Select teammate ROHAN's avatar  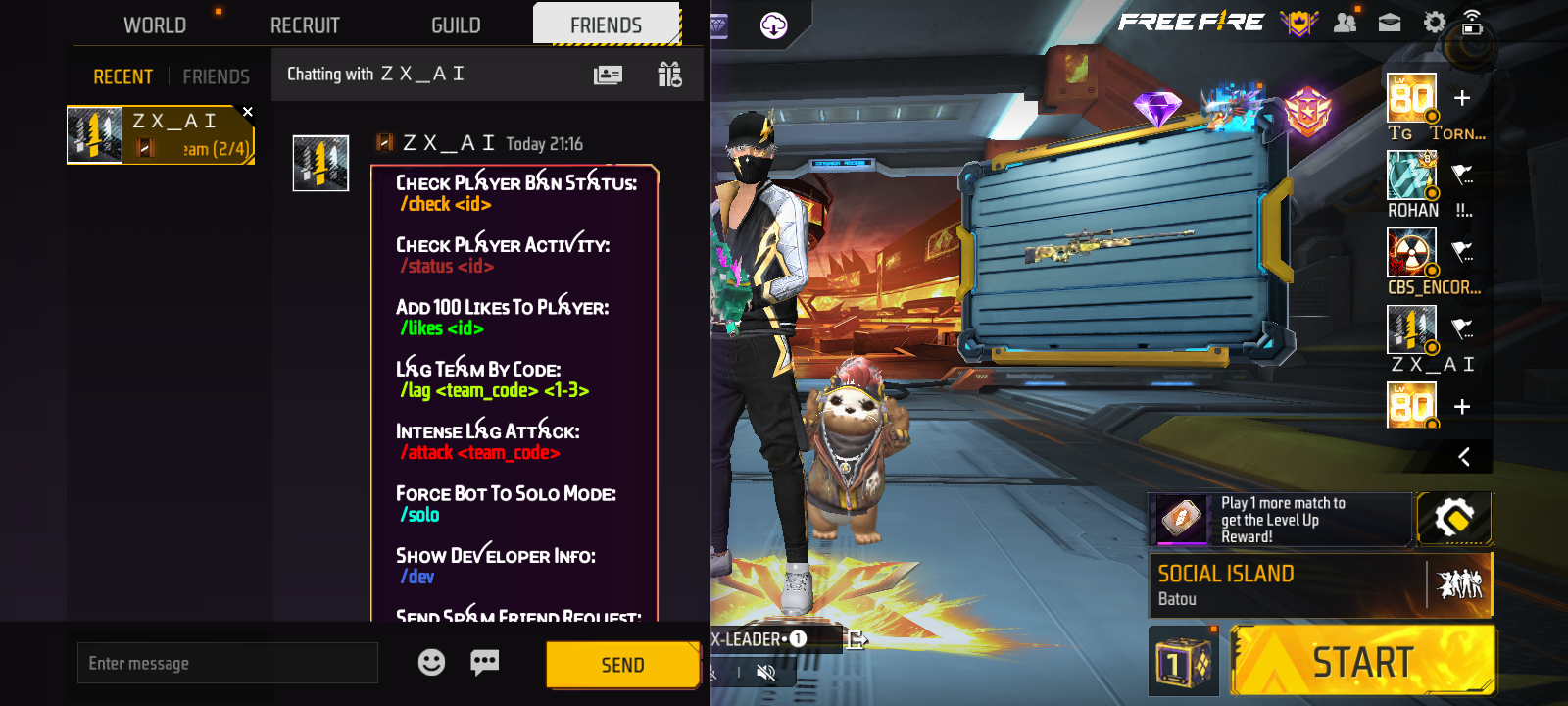[1411, 176]
